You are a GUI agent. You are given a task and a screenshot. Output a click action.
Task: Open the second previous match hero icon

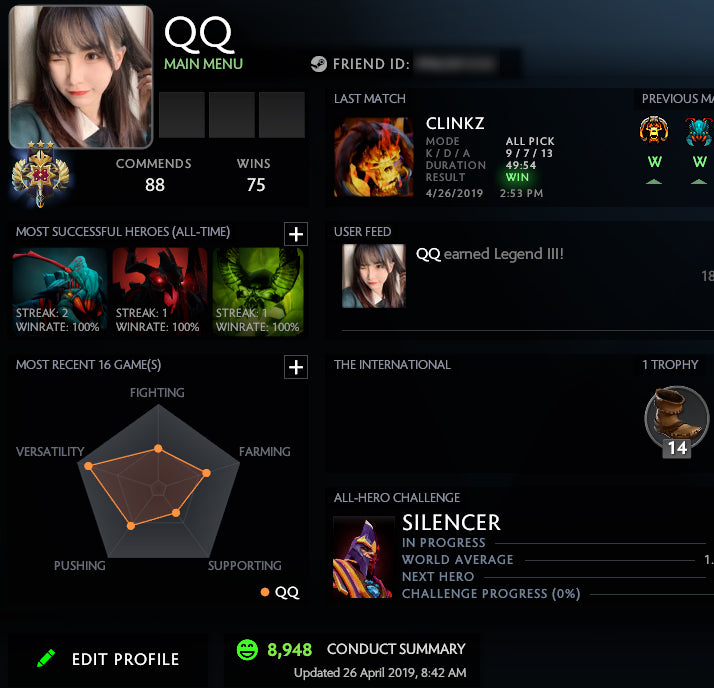click(699, 131)
